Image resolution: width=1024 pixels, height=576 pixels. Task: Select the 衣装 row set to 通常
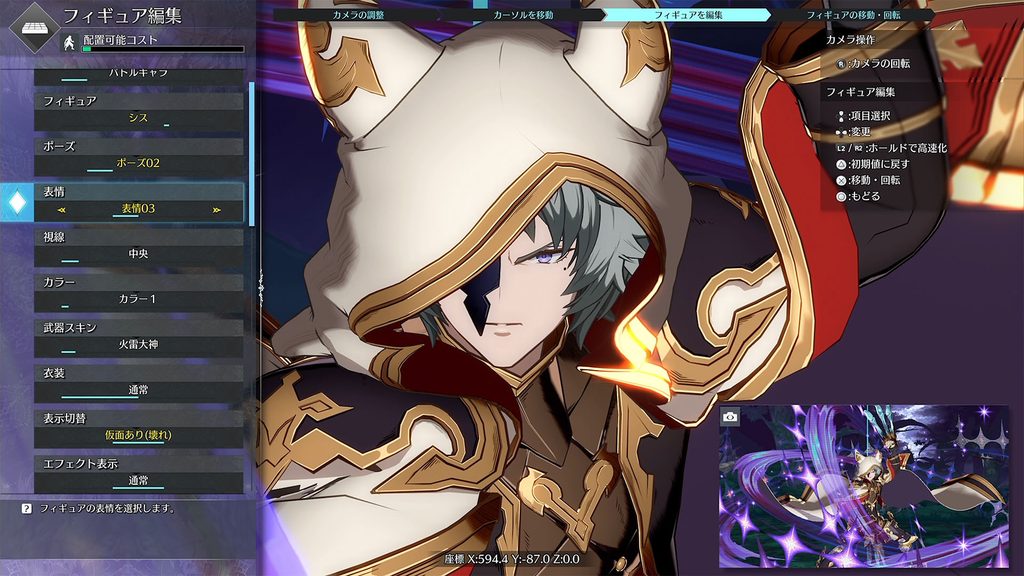click(139, 382)
